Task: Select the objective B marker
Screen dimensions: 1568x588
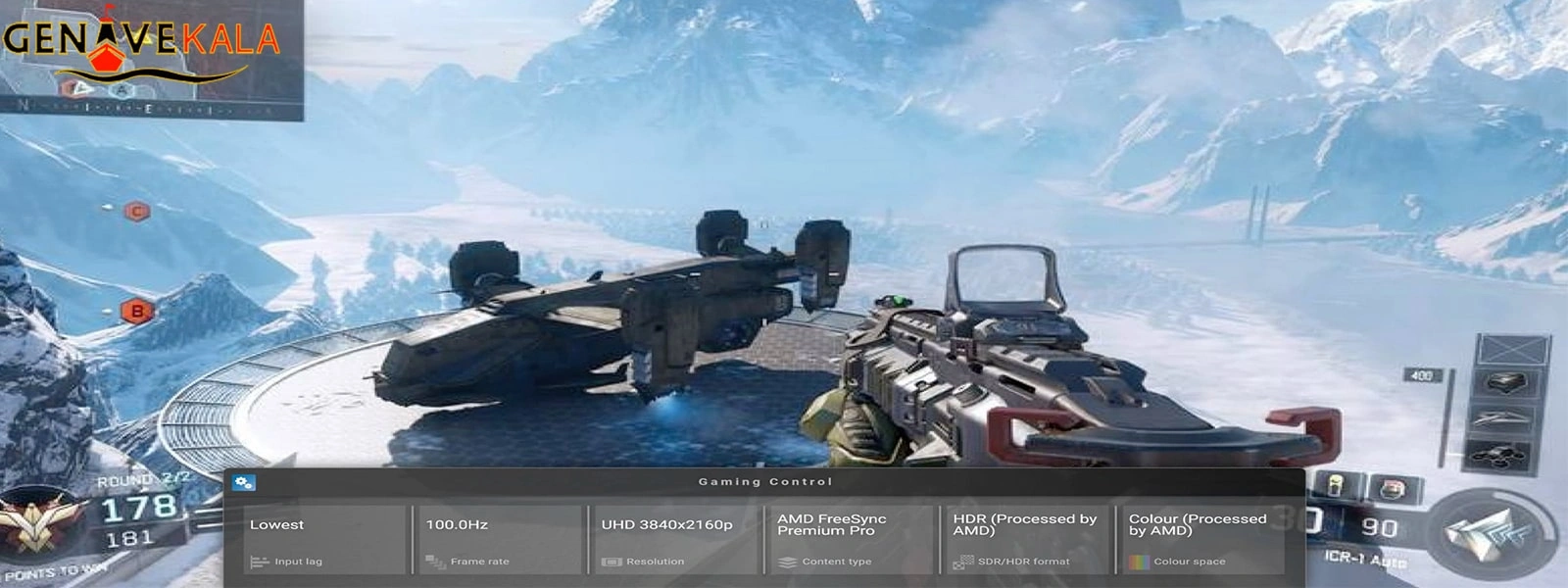Action: point(136,312)
